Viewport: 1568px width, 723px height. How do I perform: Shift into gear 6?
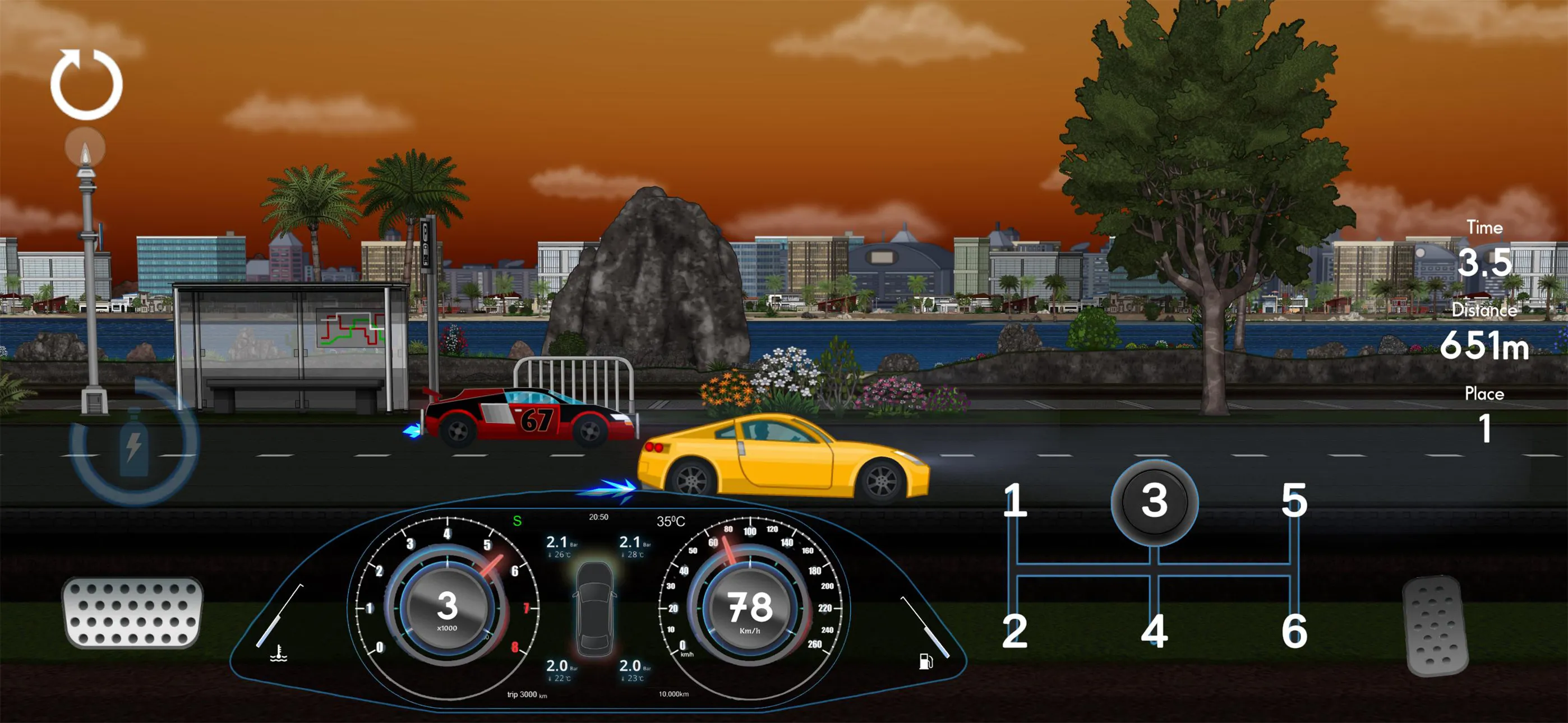pyautogui.click(x=1293, y=631)
